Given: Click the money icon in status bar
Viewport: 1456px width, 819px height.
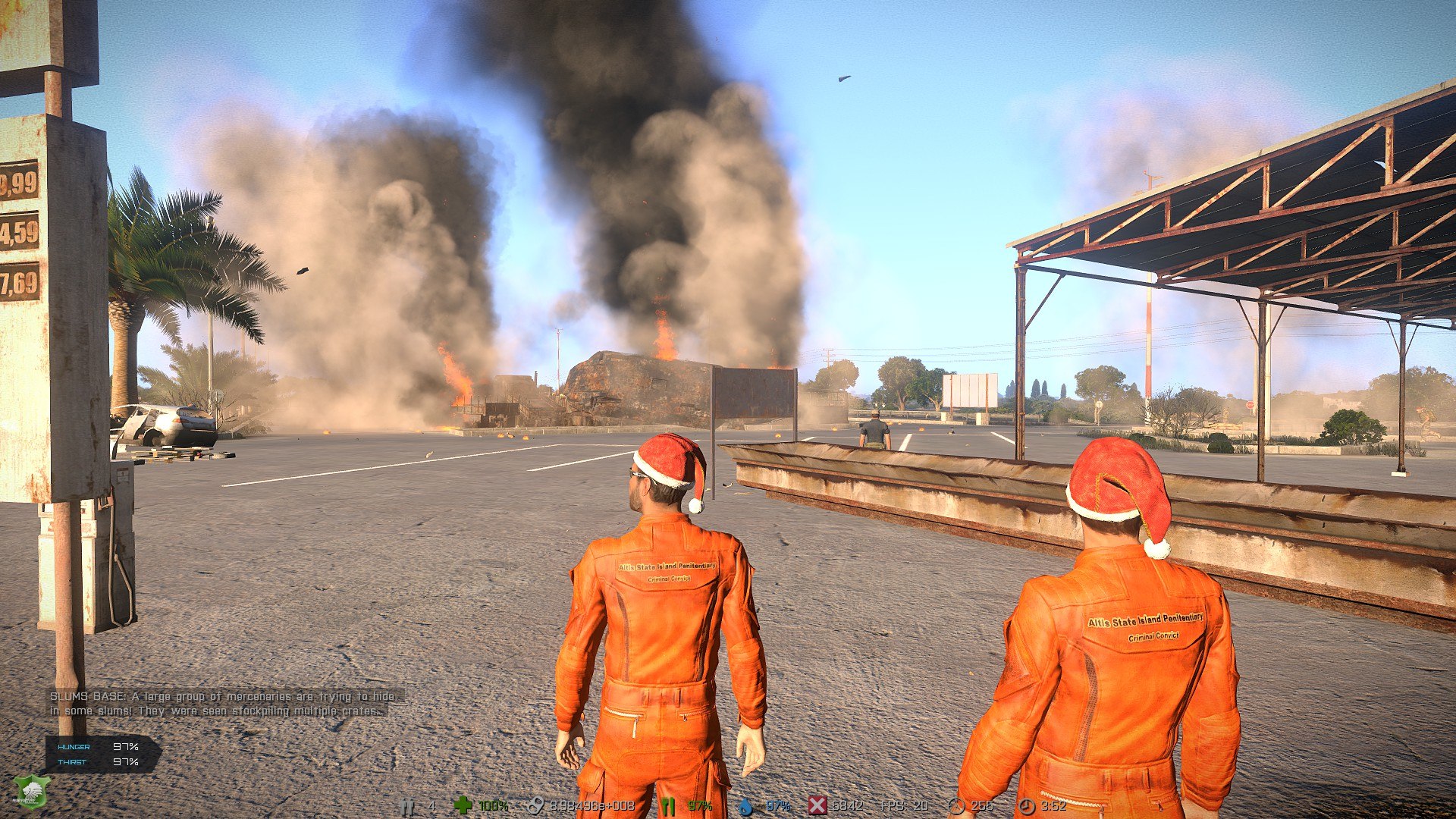Looking at the screenshot, I should click(535, 805).
